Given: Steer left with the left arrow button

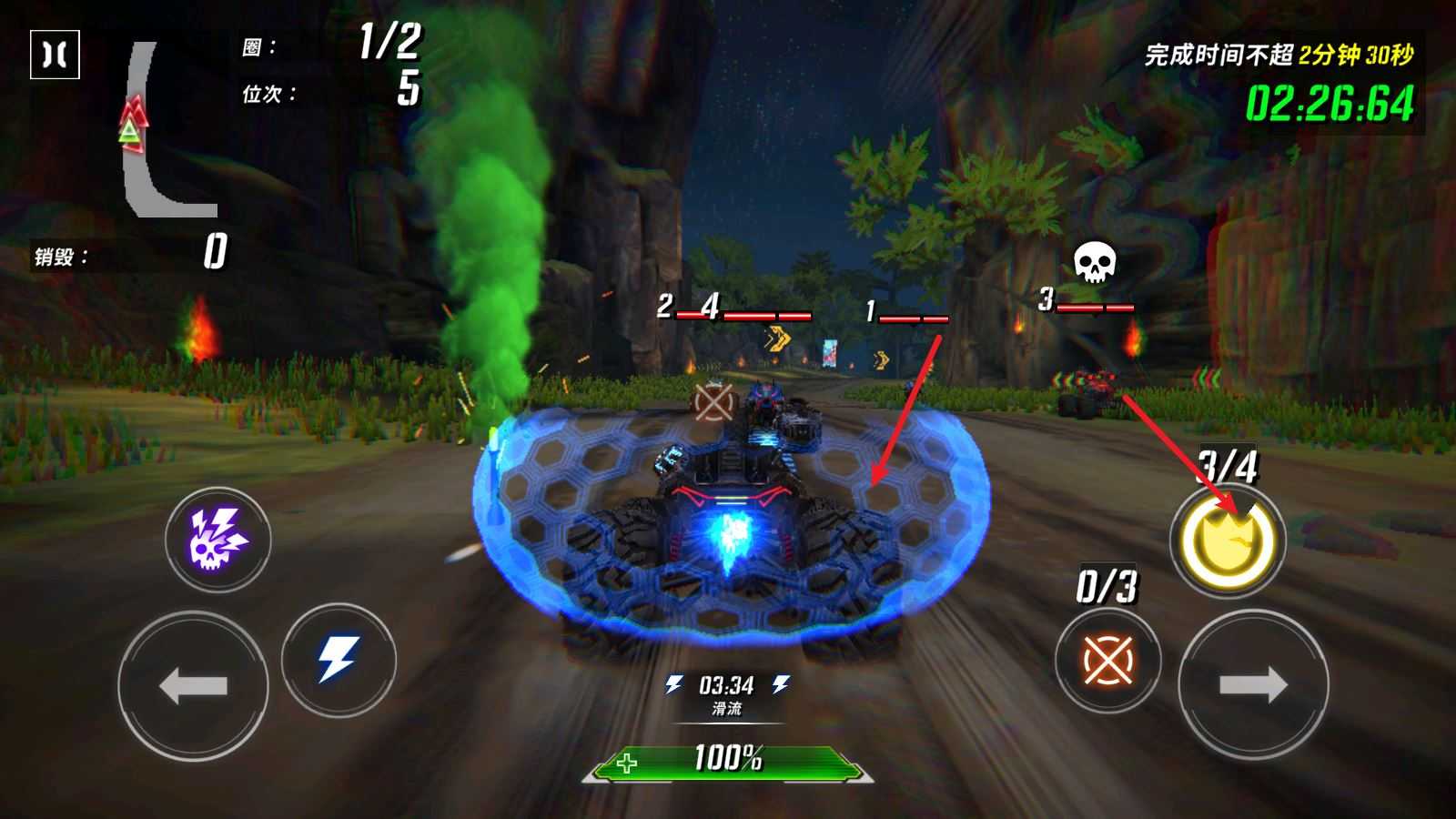Looking at the screenshot, I should [x=193, y=685].
